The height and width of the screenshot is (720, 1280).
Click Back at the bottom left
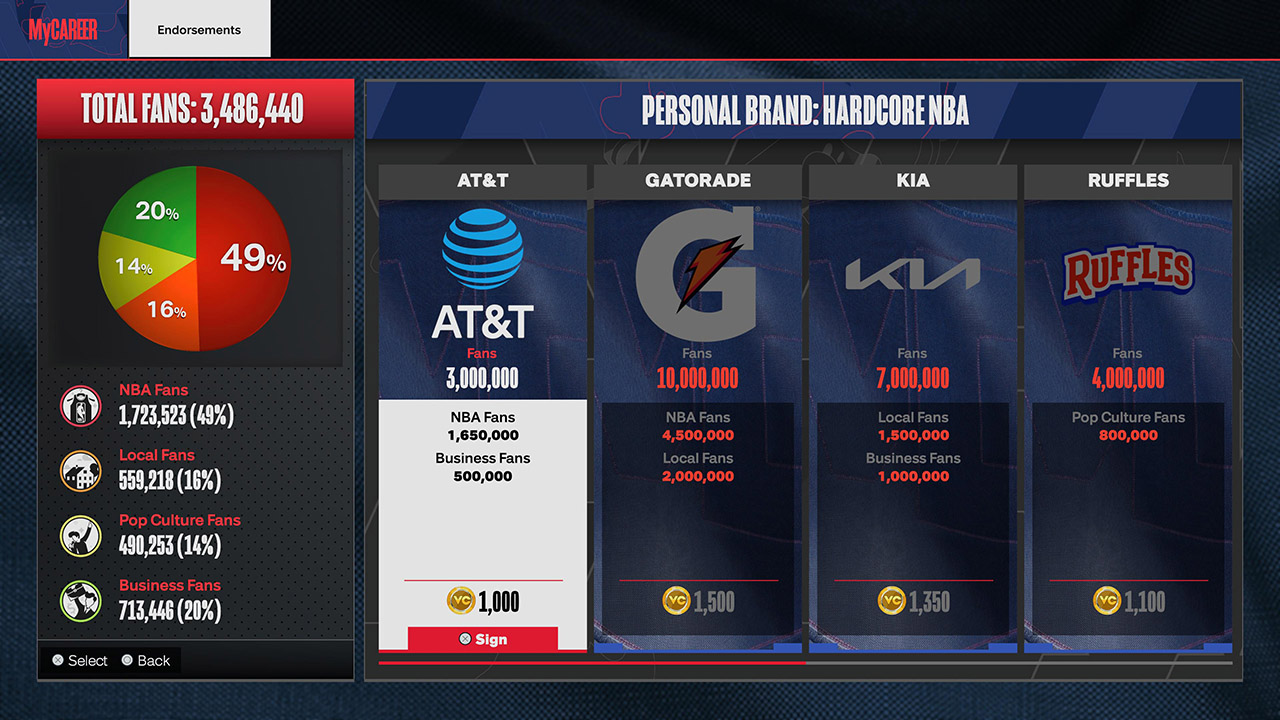[147, 660]
